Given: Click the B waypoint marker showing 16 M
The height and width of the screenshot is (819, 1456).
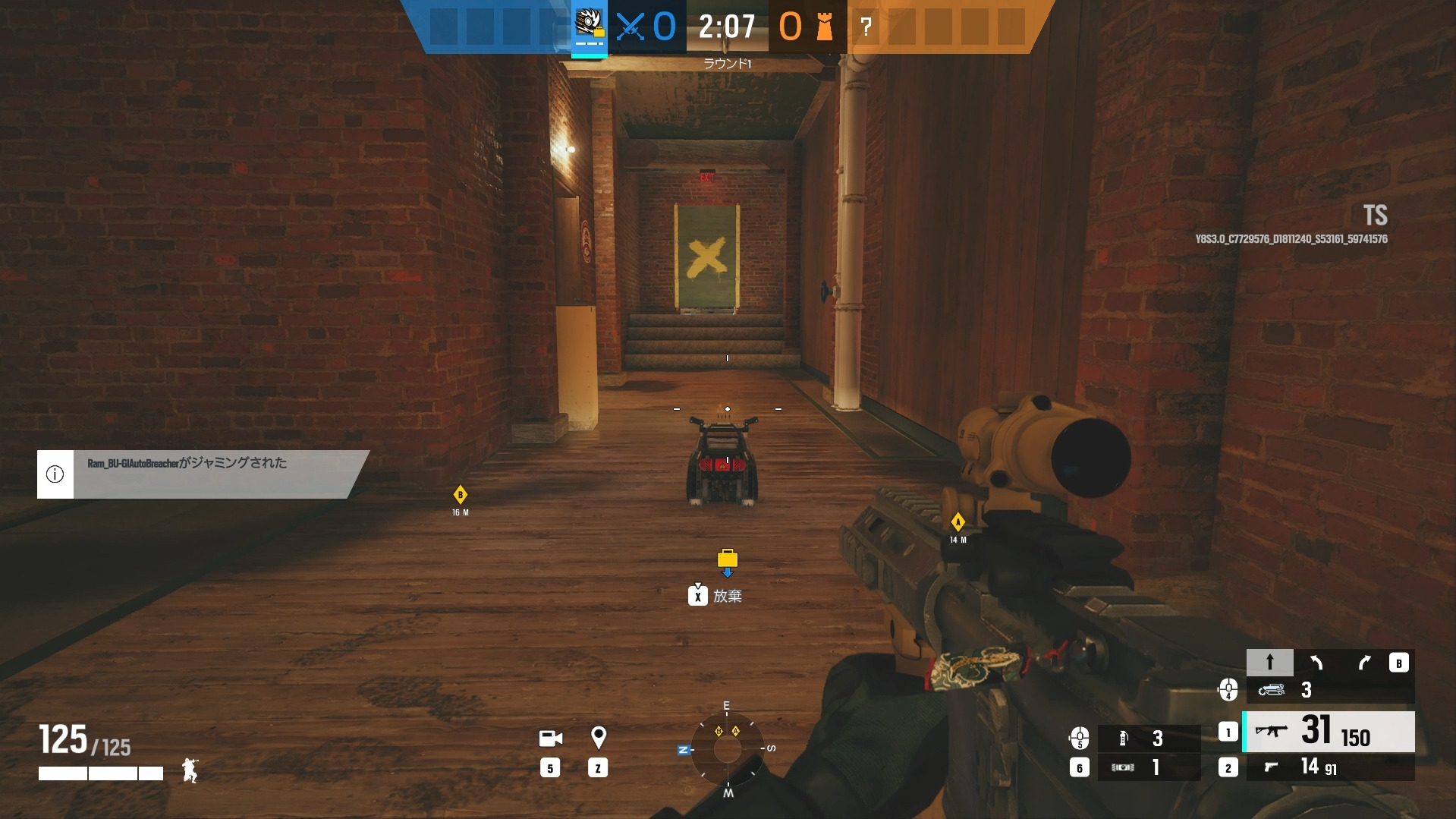Looking at the screenshot, I should click(459, 495).
